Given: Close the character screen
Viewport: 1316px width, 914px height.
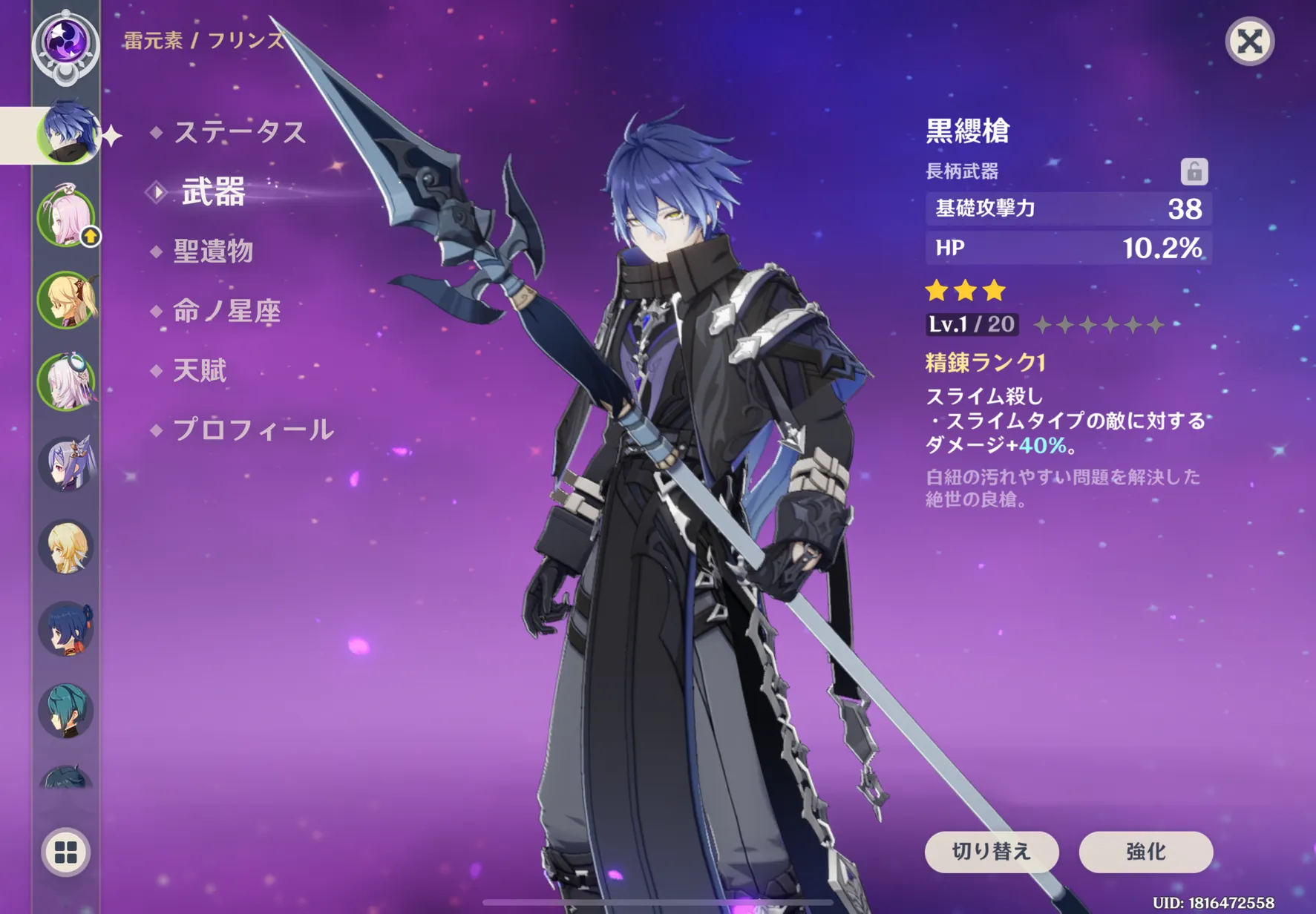Looking at the screenshot, I should click(1249, 42).
